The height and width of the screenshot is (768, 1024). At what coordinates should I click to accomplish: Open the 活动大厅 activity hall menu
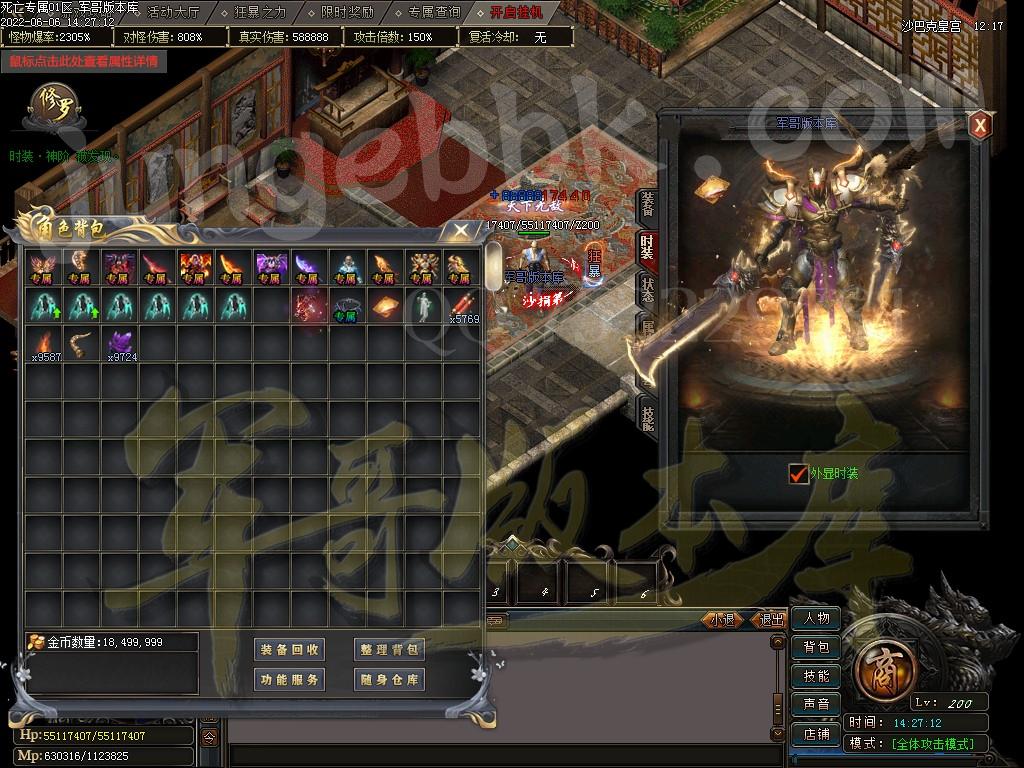(174, 13)
